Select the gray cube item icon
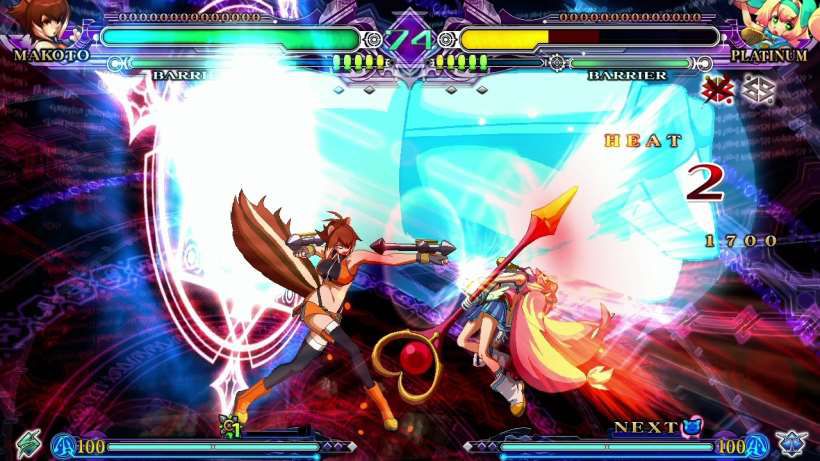 (x=757, y=88)
